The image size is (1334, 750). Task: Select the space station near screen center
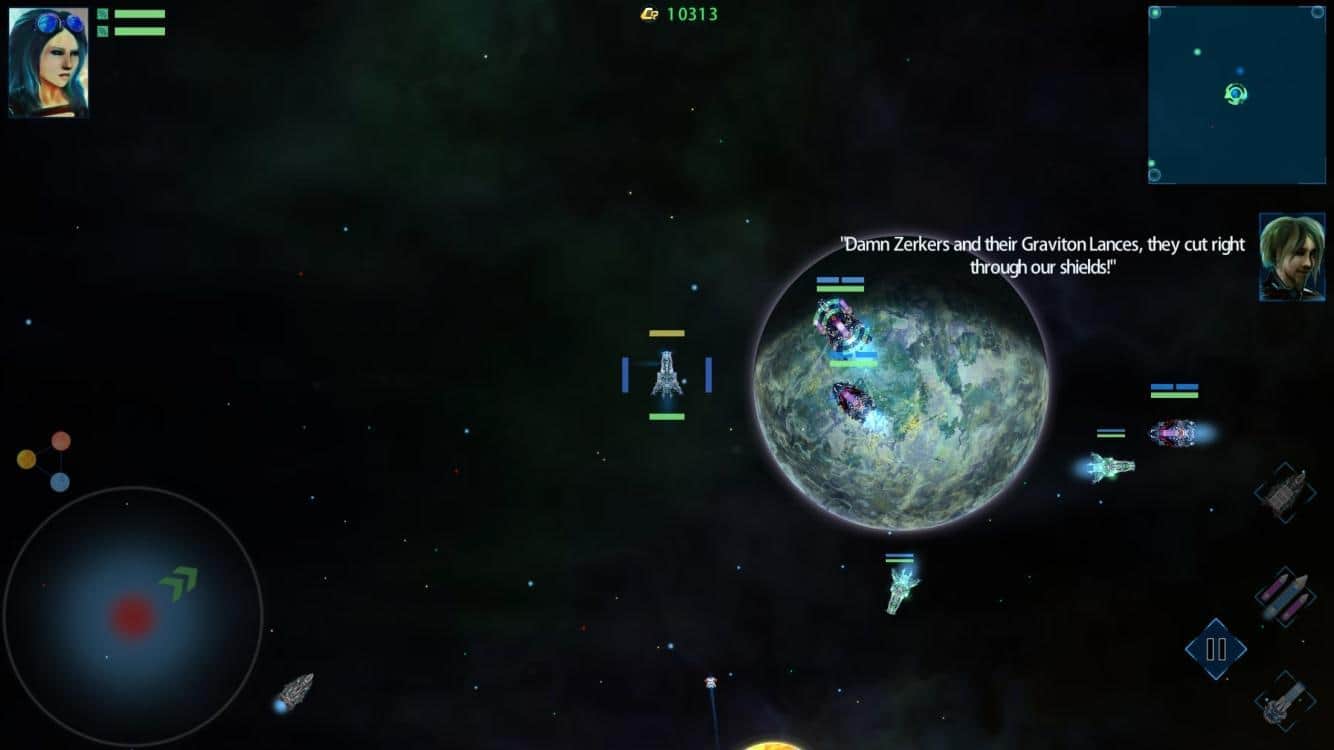pos(668,375)
